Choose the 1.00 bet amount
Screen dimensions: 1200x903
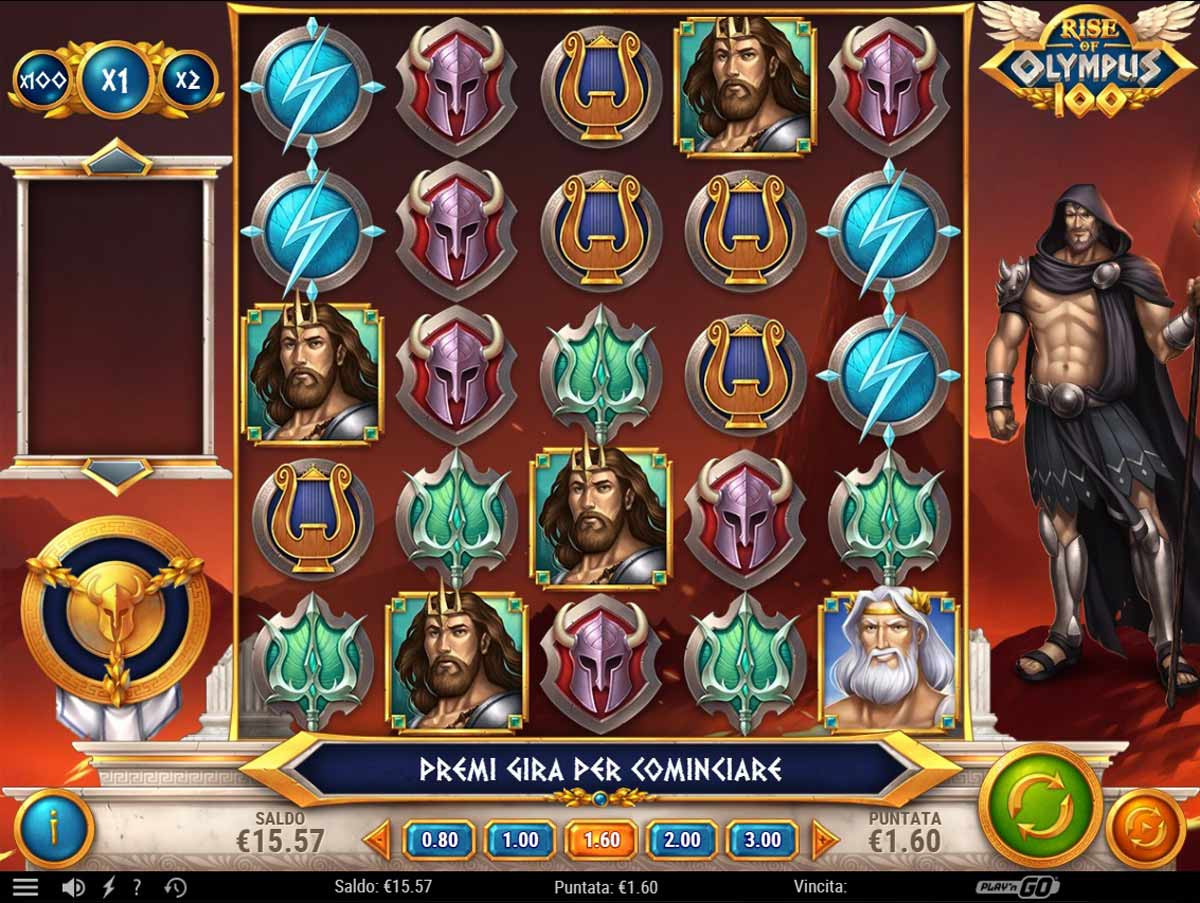click(520, 840)
